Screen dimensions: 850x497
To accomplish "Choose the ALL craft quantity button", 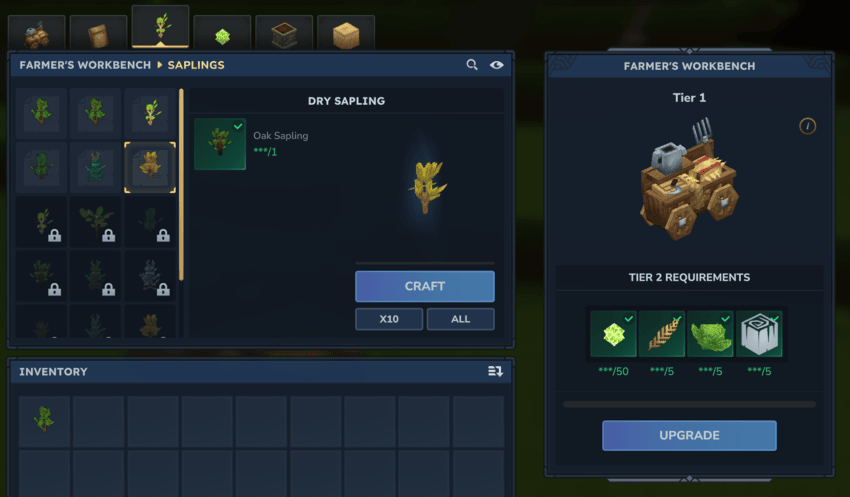I will coord(460,319).
